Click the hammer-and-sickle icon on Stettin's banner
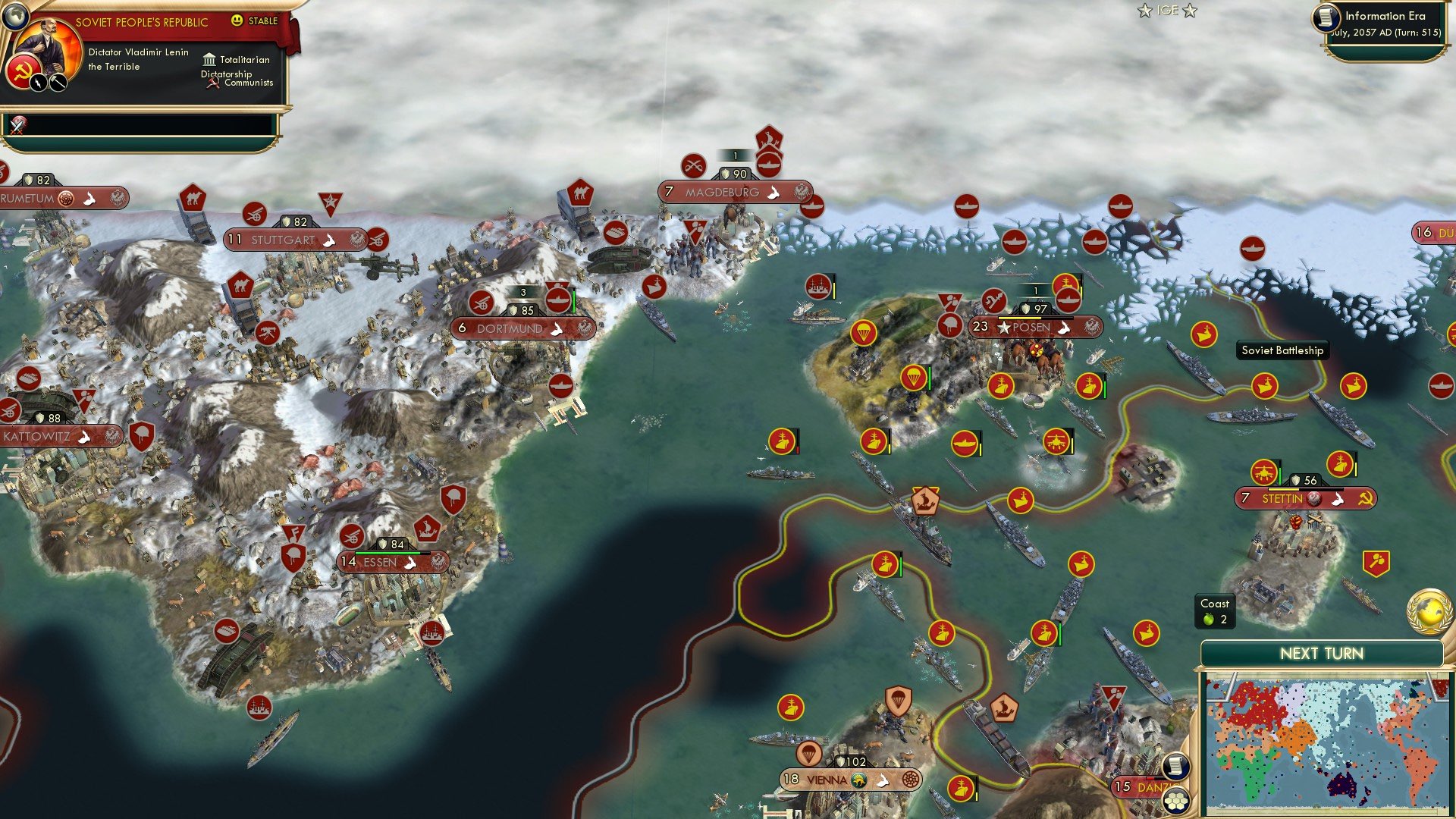The width and height of the screenshot is (1456, 819). click(x=1366, y=499)
